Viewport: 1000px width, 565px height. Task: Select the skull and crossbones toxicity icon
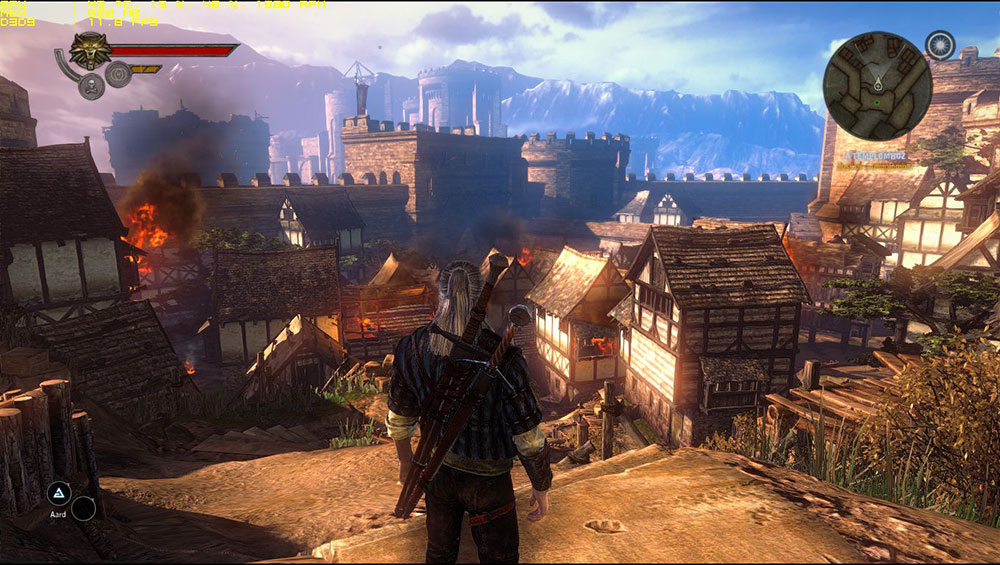[x=92, y=86]
